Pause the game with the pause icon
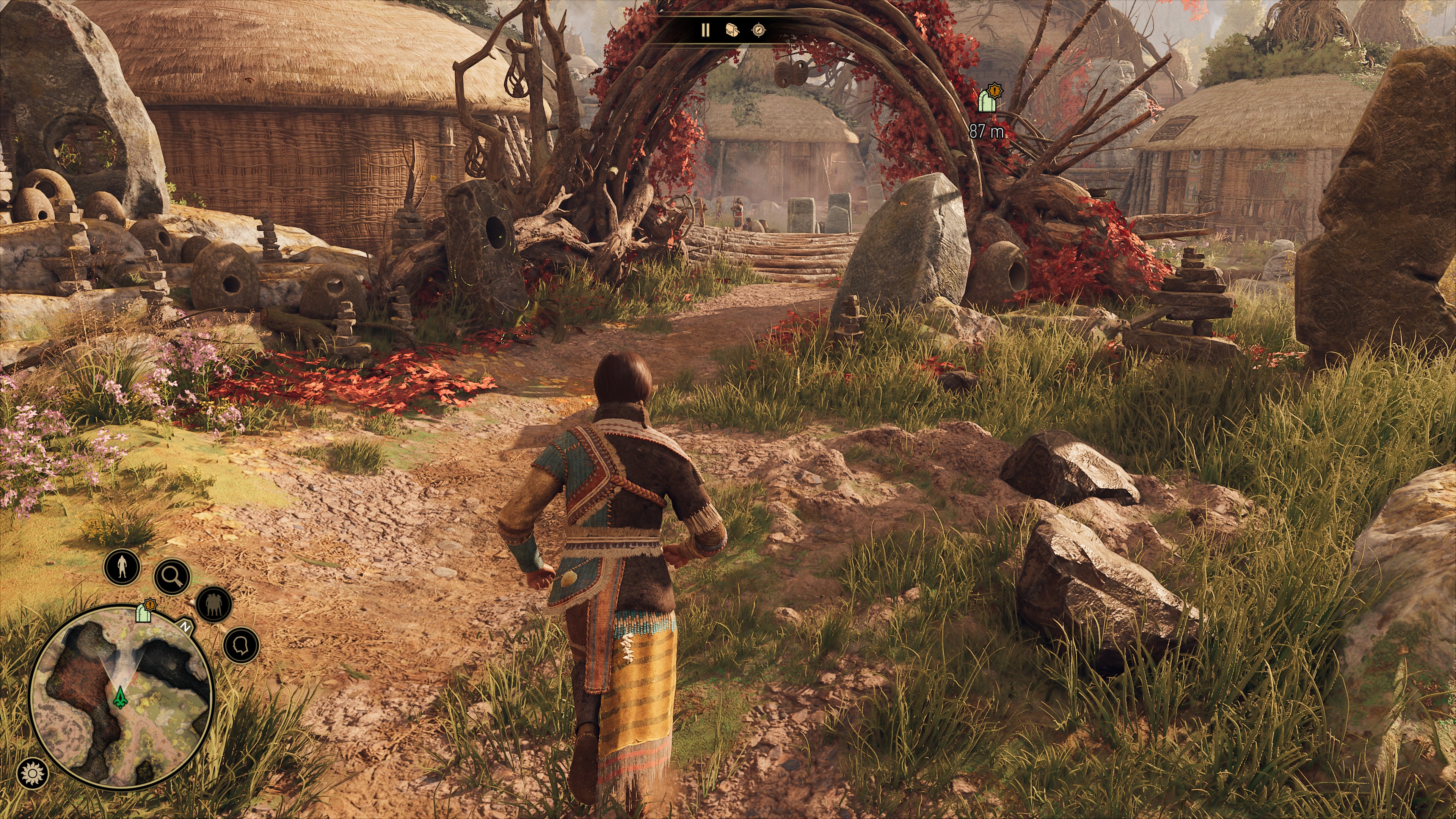 (705, 30)
